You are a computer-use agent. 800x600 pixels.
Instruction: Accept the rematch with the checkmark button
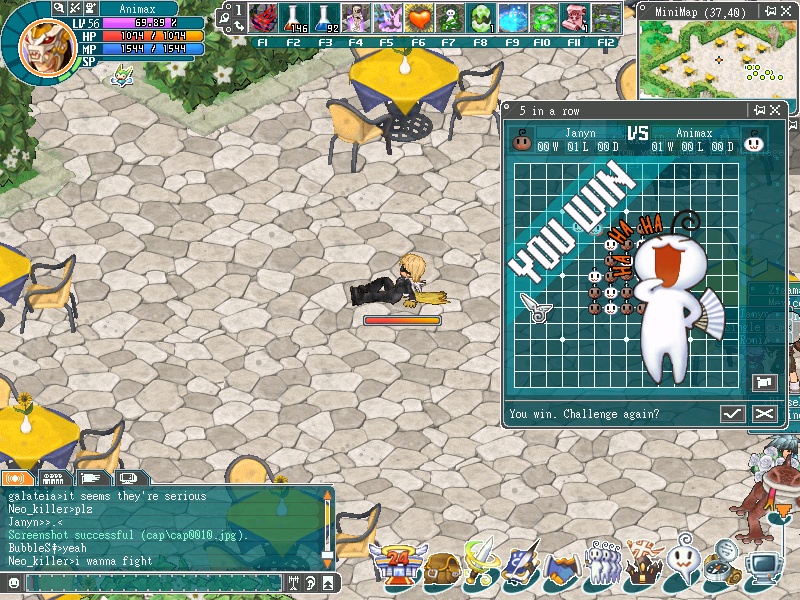[x=733, y=414]
